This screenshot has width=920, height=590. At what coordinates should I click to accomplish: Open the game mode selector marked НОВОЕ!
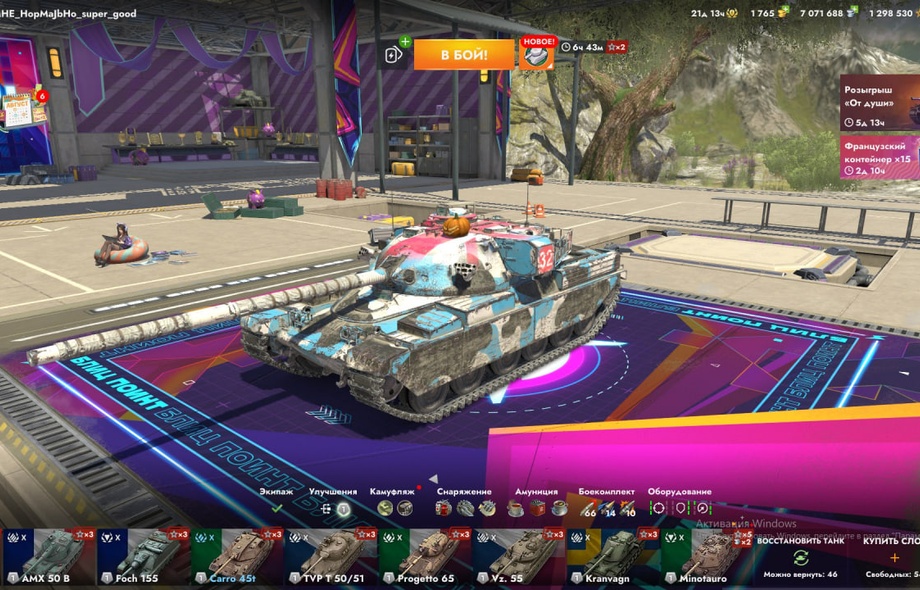click(536, 54)
